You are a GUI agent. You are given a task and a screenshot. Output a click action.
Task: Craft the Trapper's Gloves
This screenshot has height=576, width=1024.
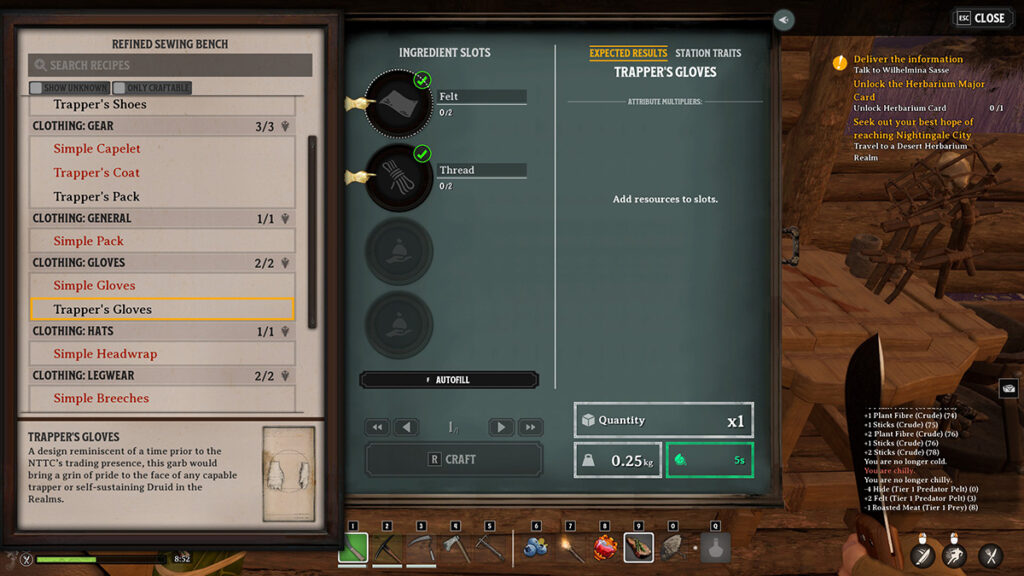[x=453, y=459]
